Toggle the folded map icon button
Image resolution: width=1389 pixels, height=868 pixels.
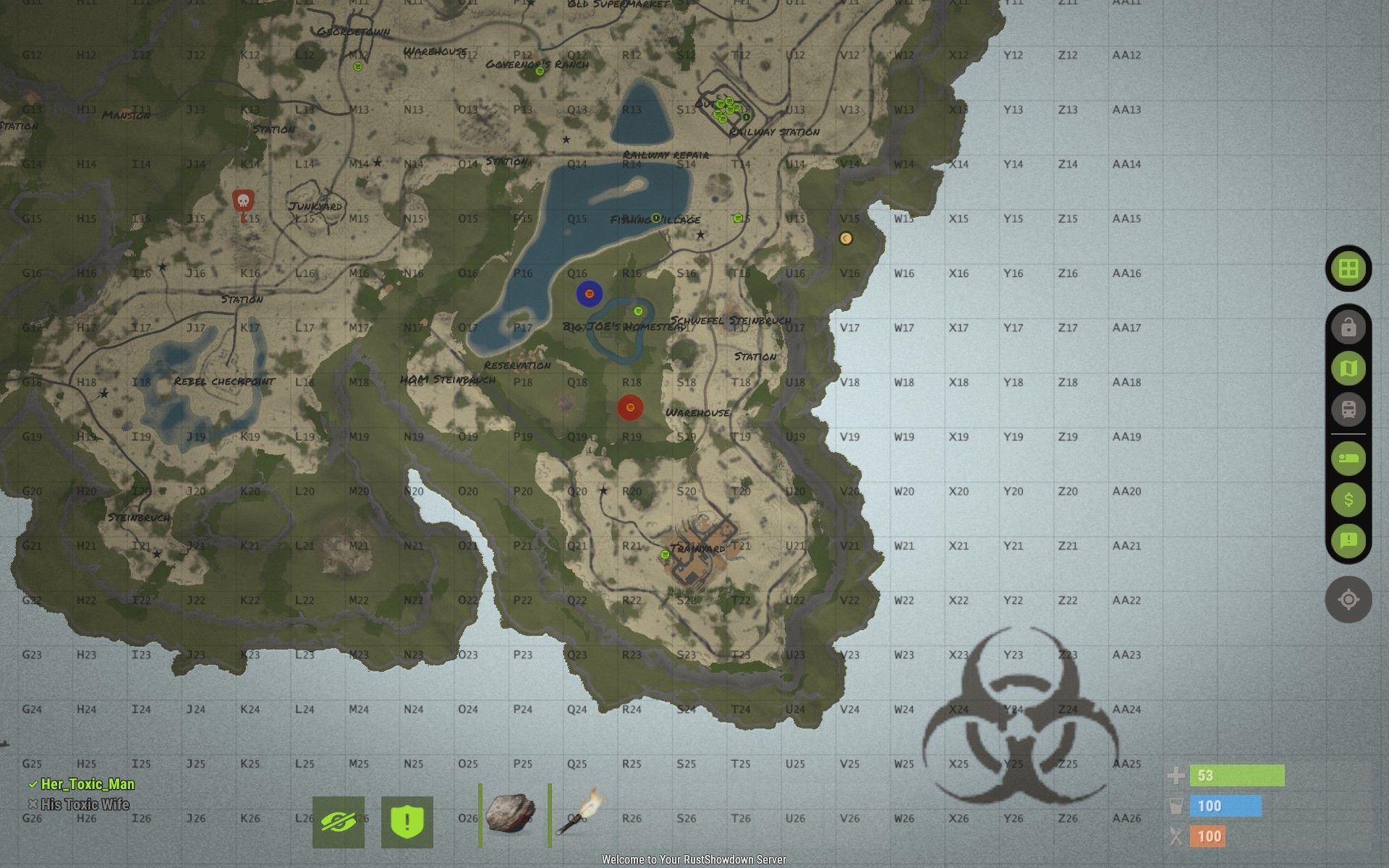[x=1348, y=369]
